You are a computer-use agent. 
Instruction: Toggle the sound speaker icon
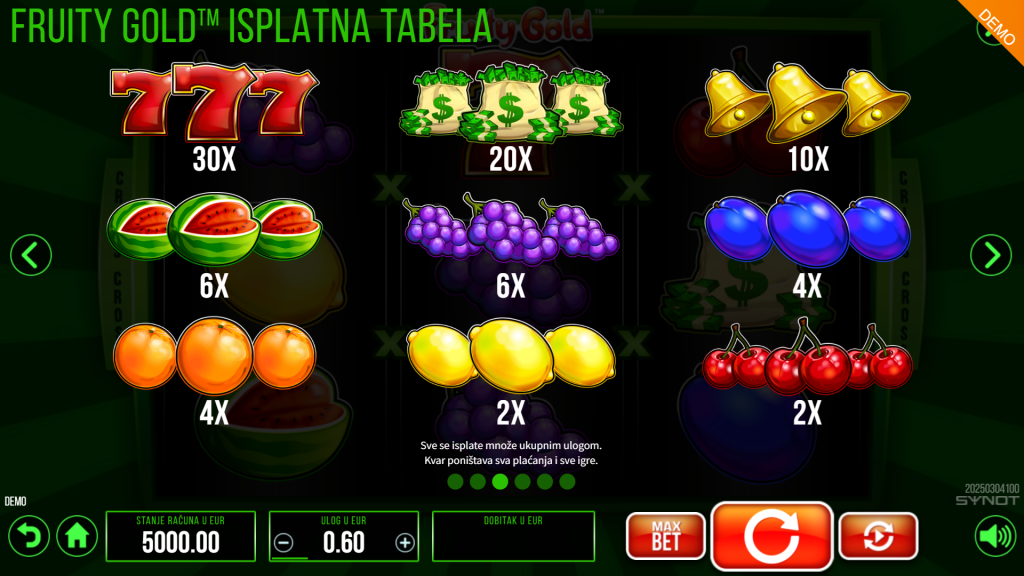(995, 537)
